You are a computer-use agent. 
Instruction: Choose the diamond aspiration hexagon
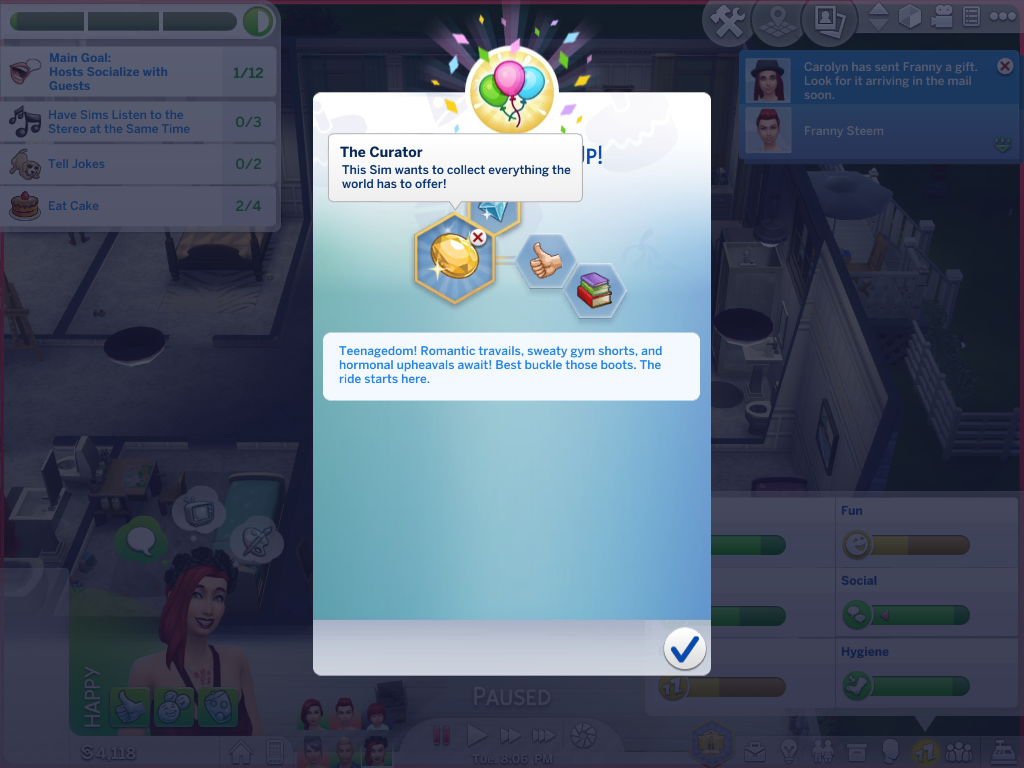pyautogui.click(x=493, y=212)
